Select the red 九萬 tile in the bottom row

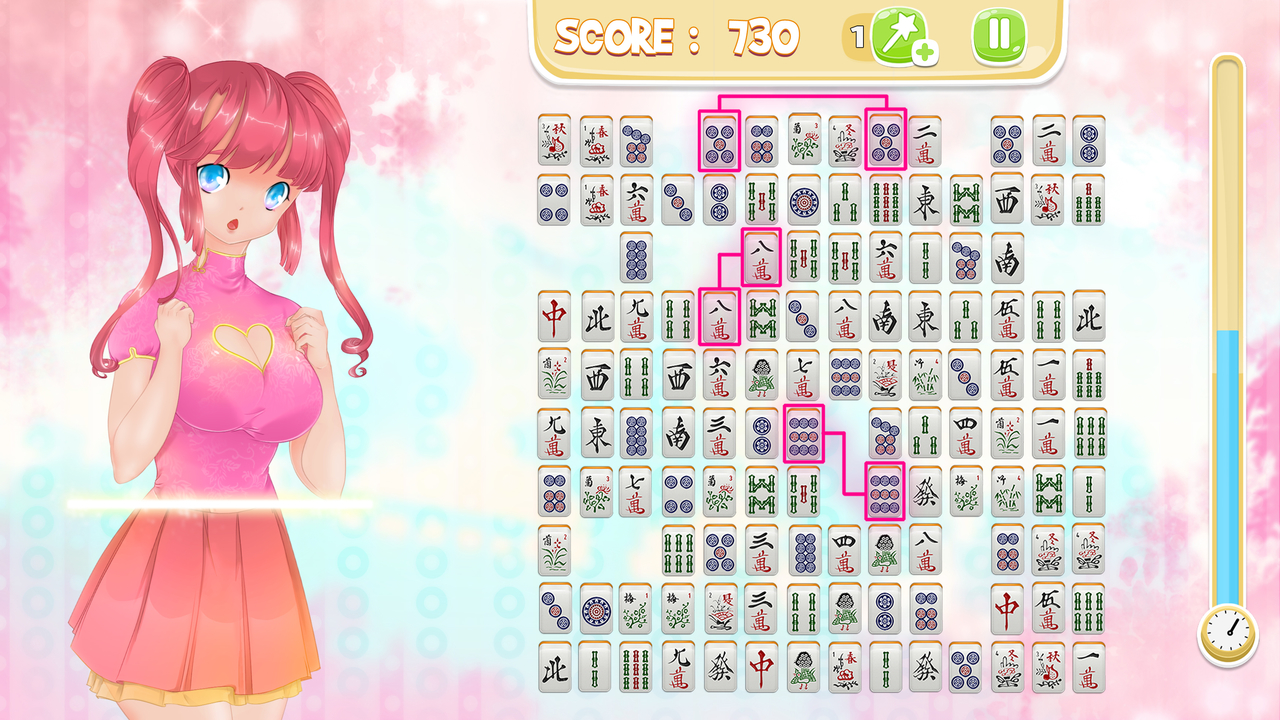coord(680,664)
